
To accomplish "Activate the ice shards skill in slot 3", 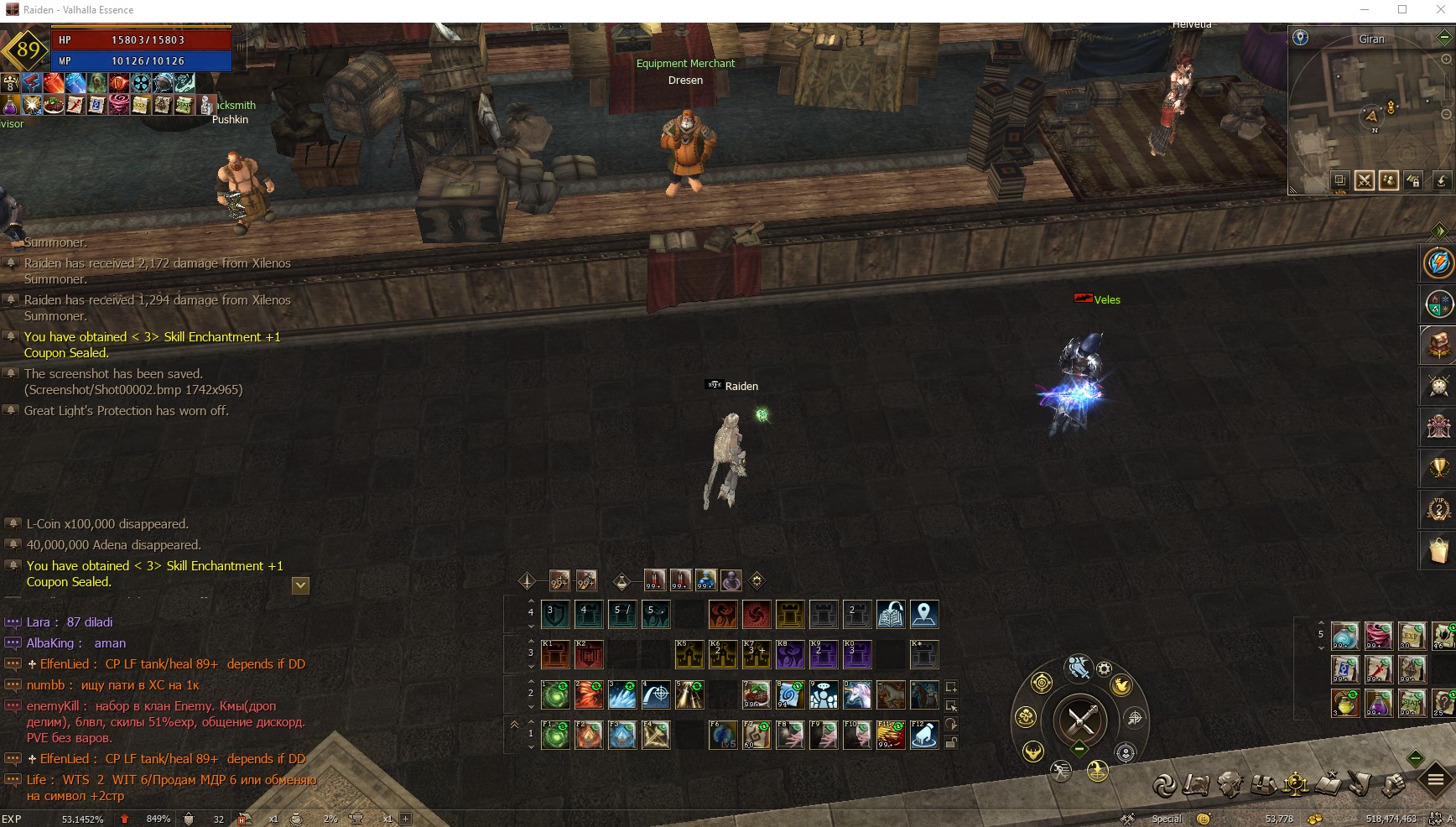I will (x=621, y=694).
